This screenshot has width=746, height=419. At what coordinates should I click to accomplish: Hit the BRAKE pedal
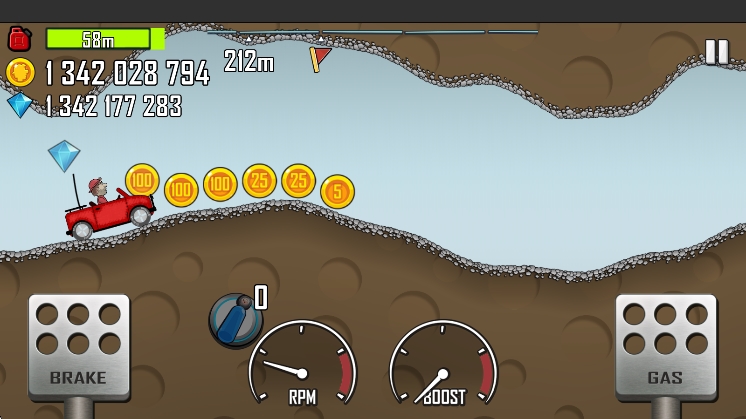[78, 345]
